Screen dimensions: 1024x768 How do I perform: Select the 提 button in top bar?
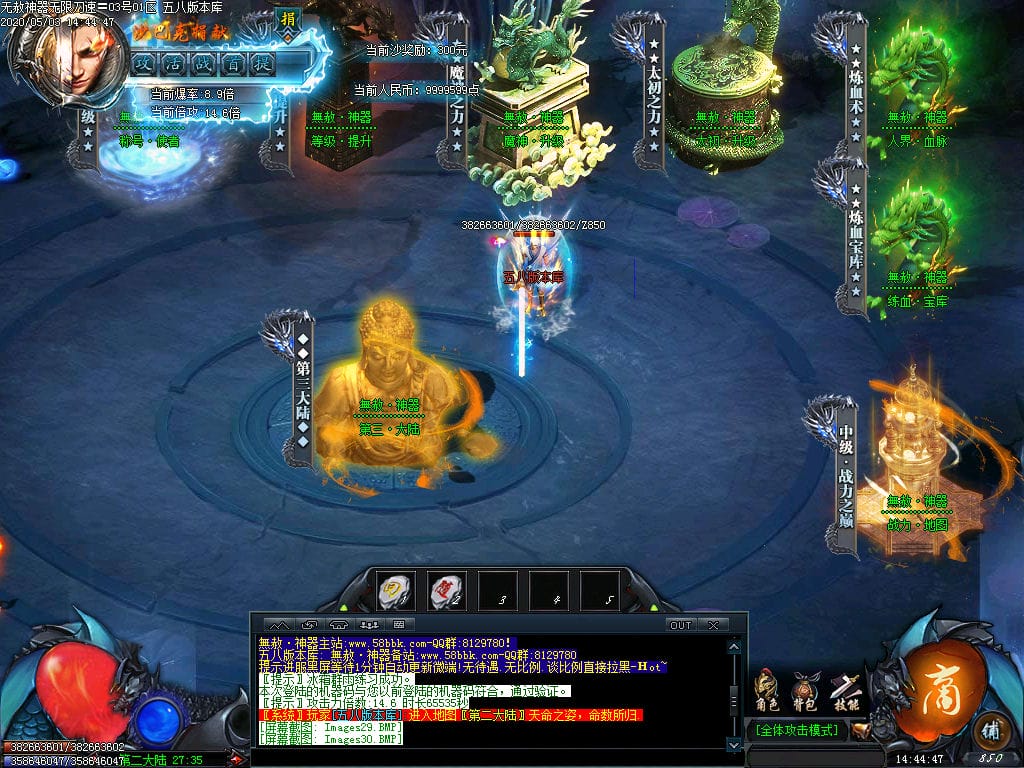pos(262,63)
